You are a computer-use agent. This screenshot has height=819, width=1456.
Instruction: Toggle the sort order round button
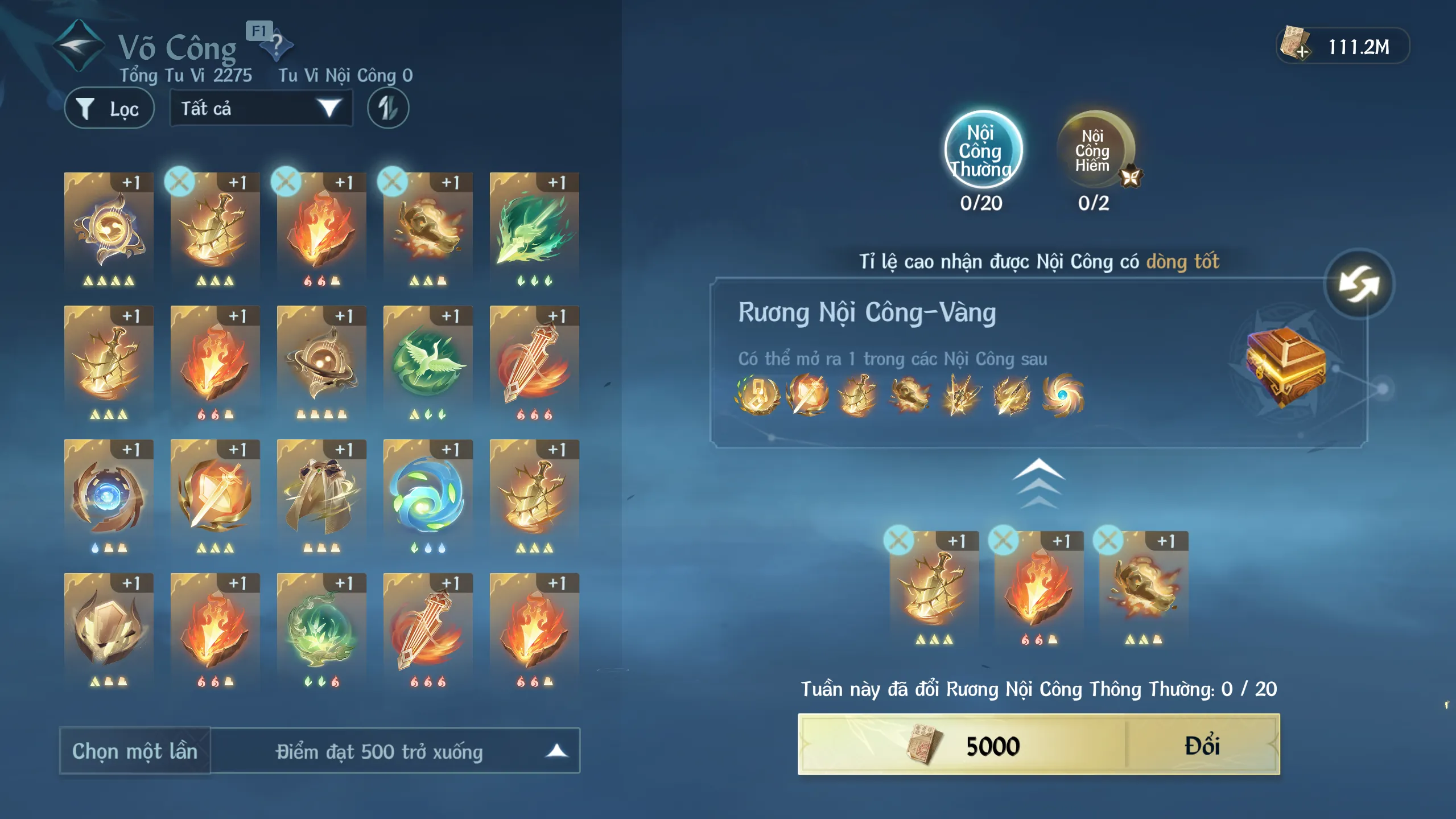tap(388, 108)
